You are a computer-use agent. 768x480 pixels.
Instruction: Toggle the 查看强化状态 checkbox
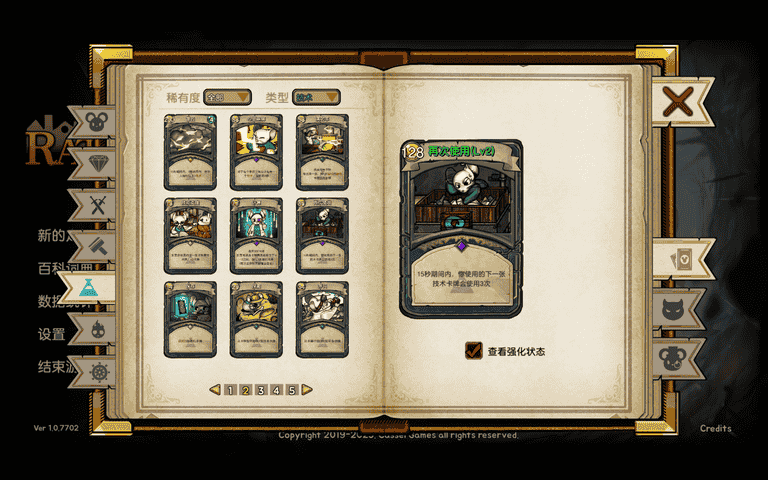[x=474, y=351]
